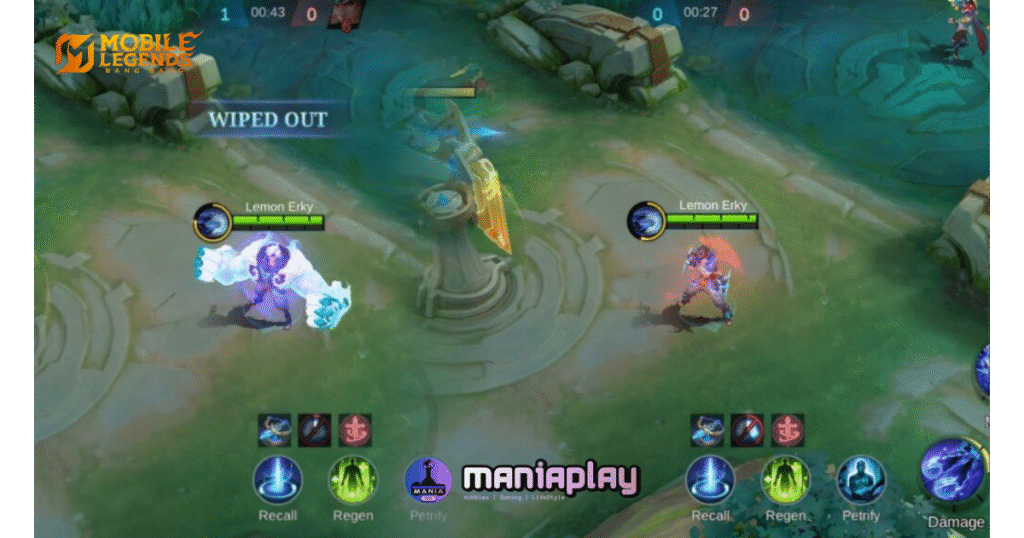1024x538 pixels.
Task: Click the Mobile Legends Bang Bang logo
Action: tap(126, 53)
